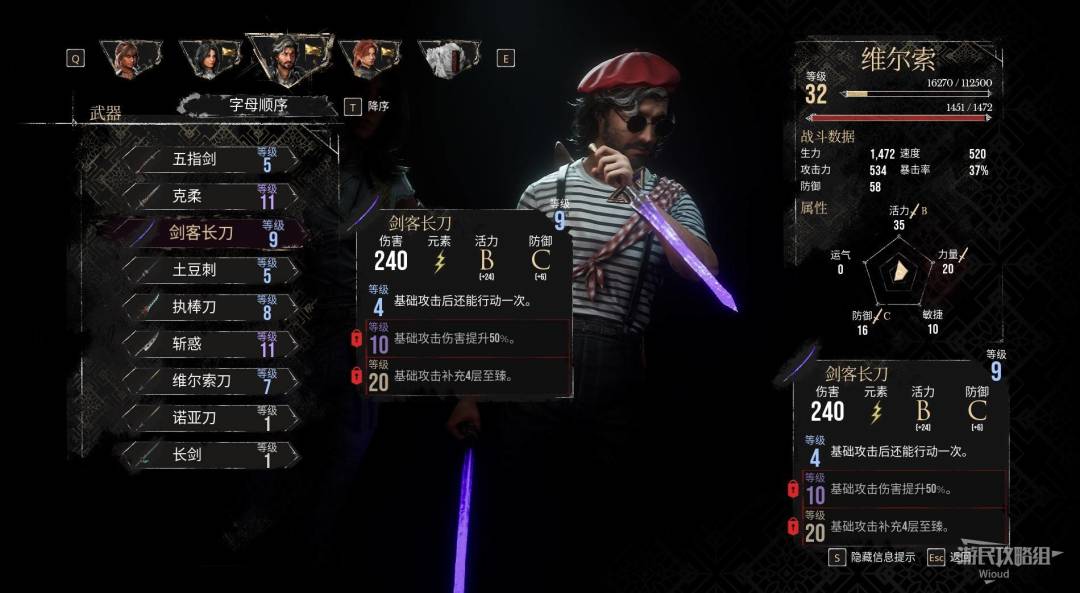Image resolution: width=1080 pixels, height=593 pixels.
Task: Switch to the black-haired woman's portrait
Action: (209, 59)
